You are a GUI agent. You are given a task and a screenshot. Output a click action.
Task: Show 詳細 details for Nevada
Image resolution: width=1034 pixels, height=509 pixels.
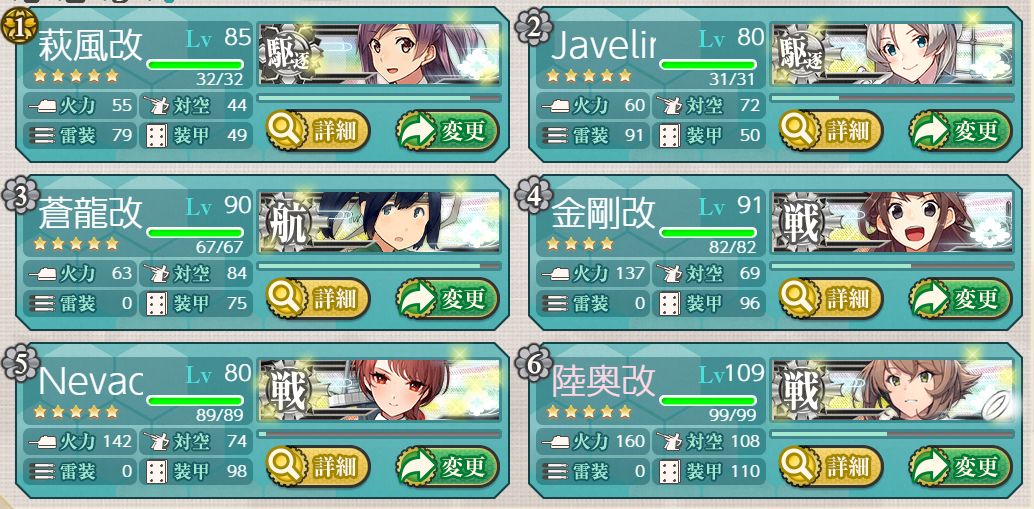[x=318, y=466]
